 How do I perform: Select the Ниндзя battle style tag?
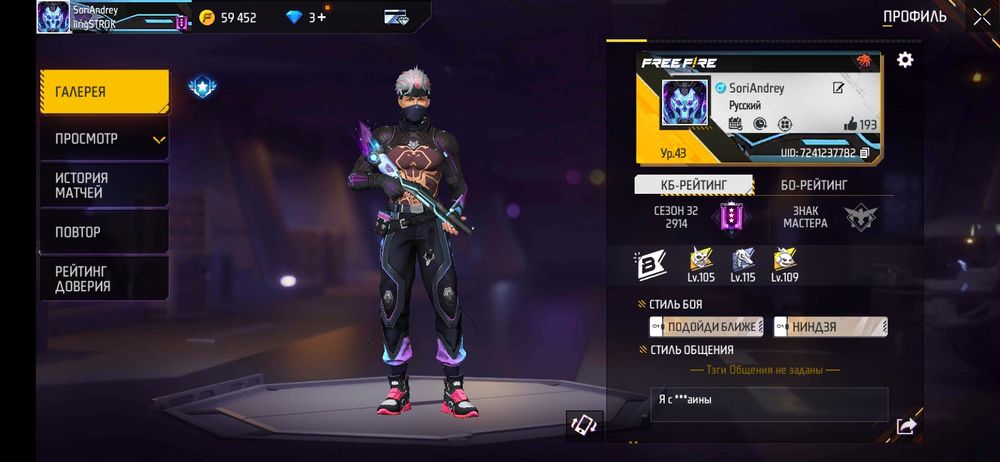(831, 327)
